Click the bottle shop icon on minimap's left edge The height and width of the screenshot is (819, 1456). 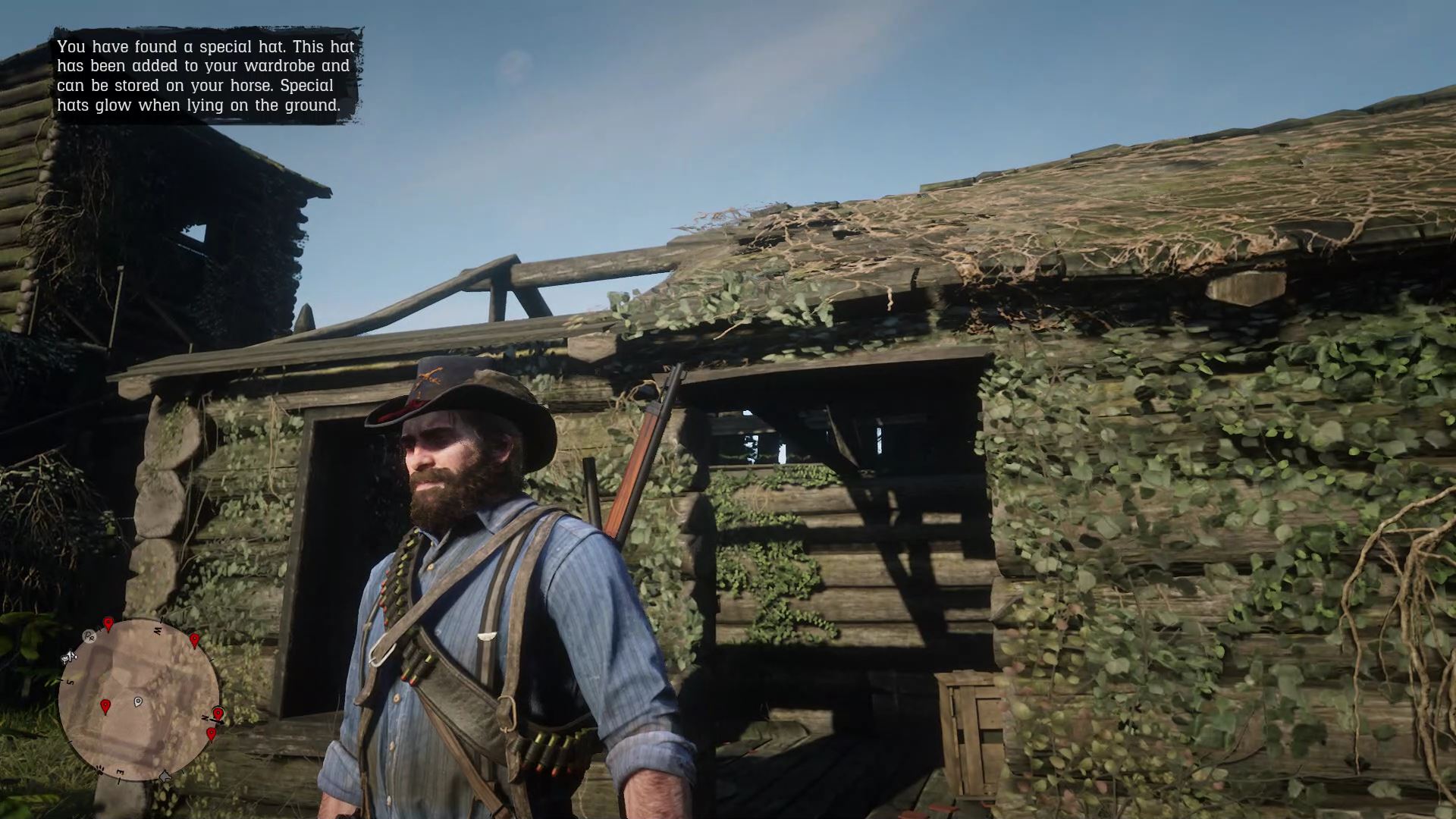pyautogui.click(x=68, y=657)
